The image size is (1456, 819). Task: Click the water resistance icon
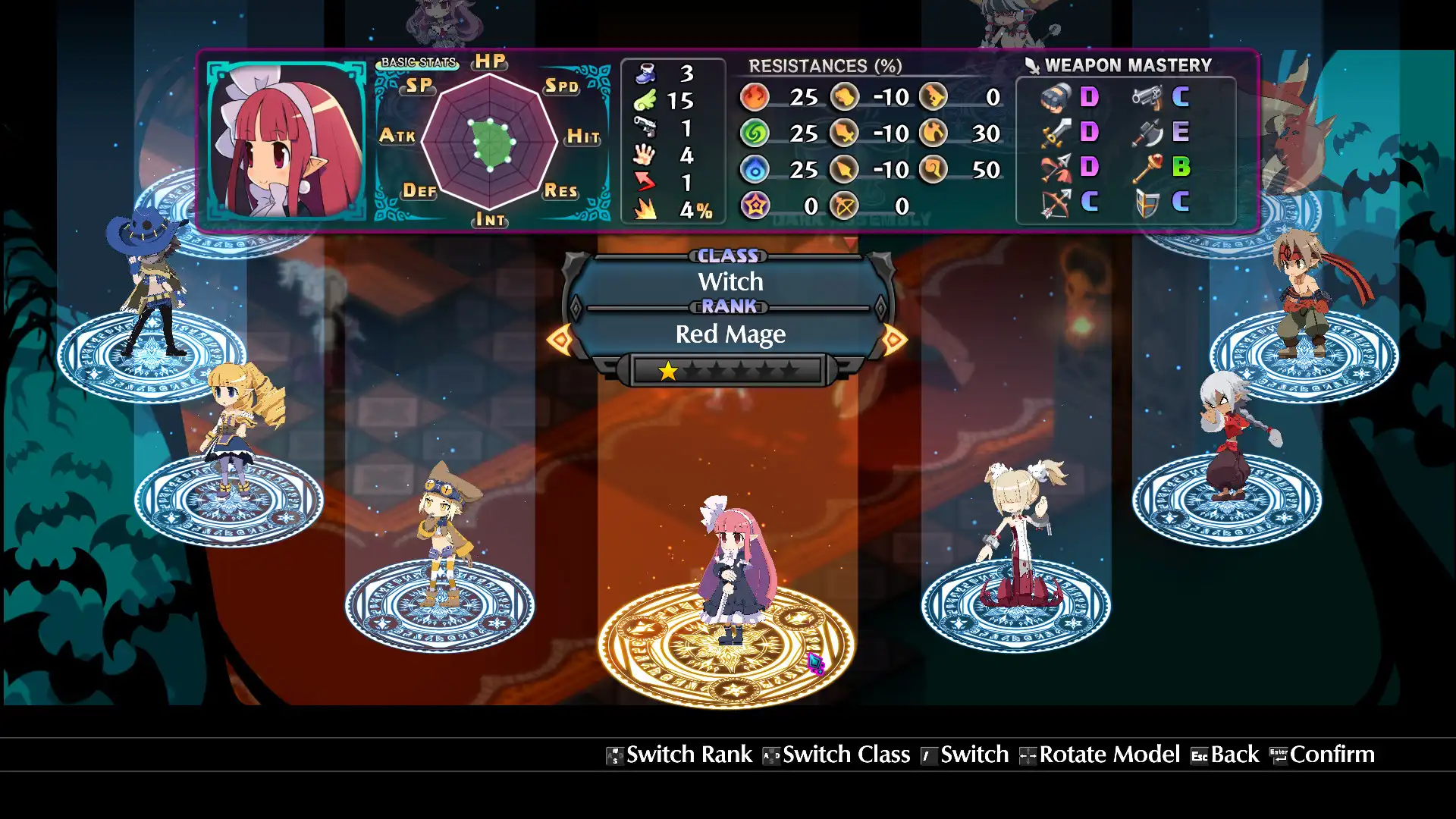(x=754, y=169)
